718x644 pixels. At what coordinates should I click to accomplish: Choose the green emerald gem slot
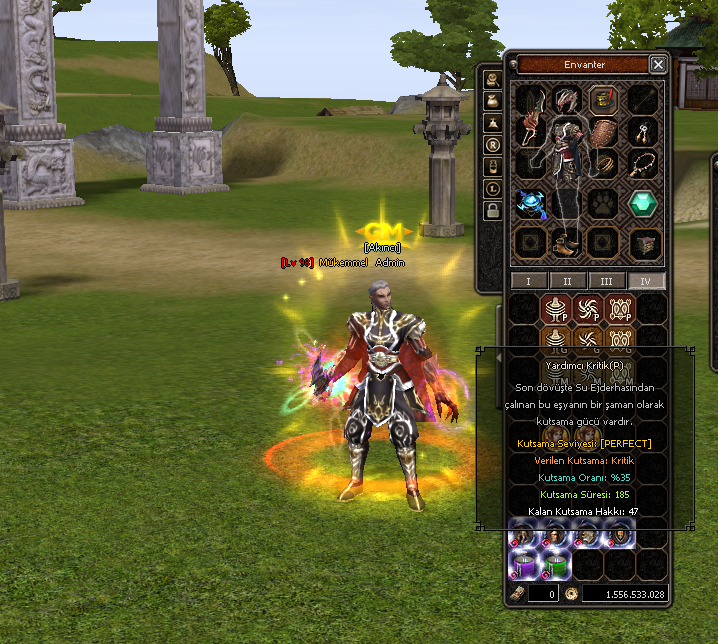643,203
